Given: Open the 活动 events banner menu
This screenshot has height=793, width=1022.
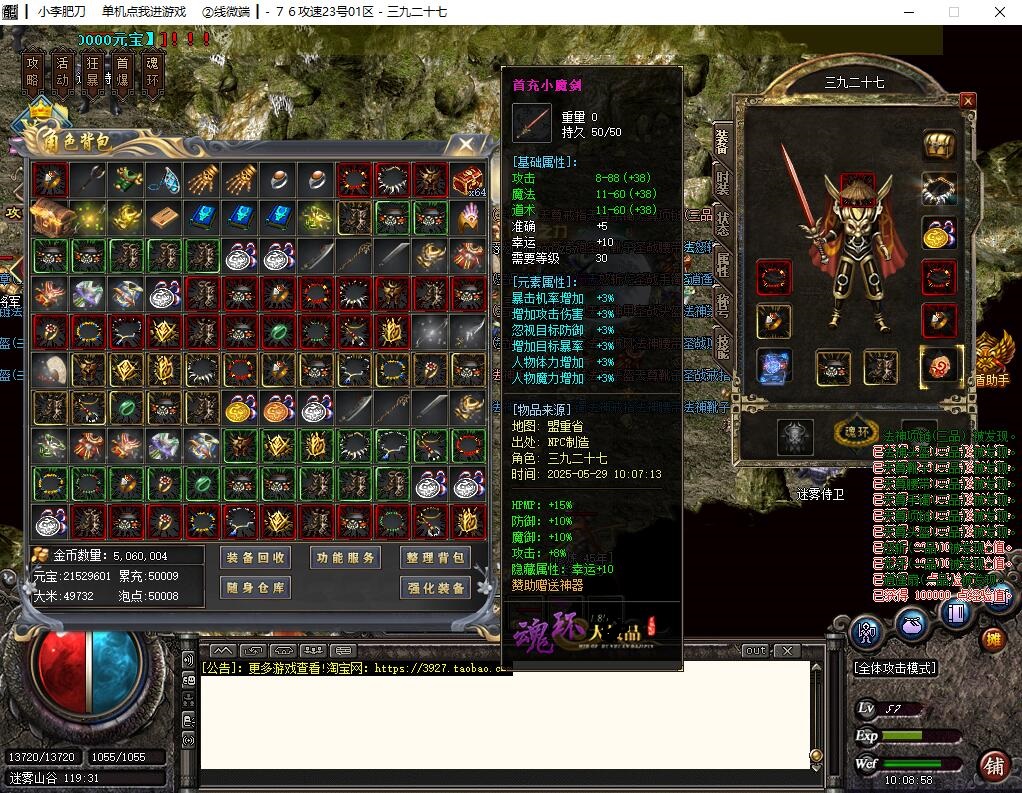Looking at the screenshot, I should pos(63,72).
